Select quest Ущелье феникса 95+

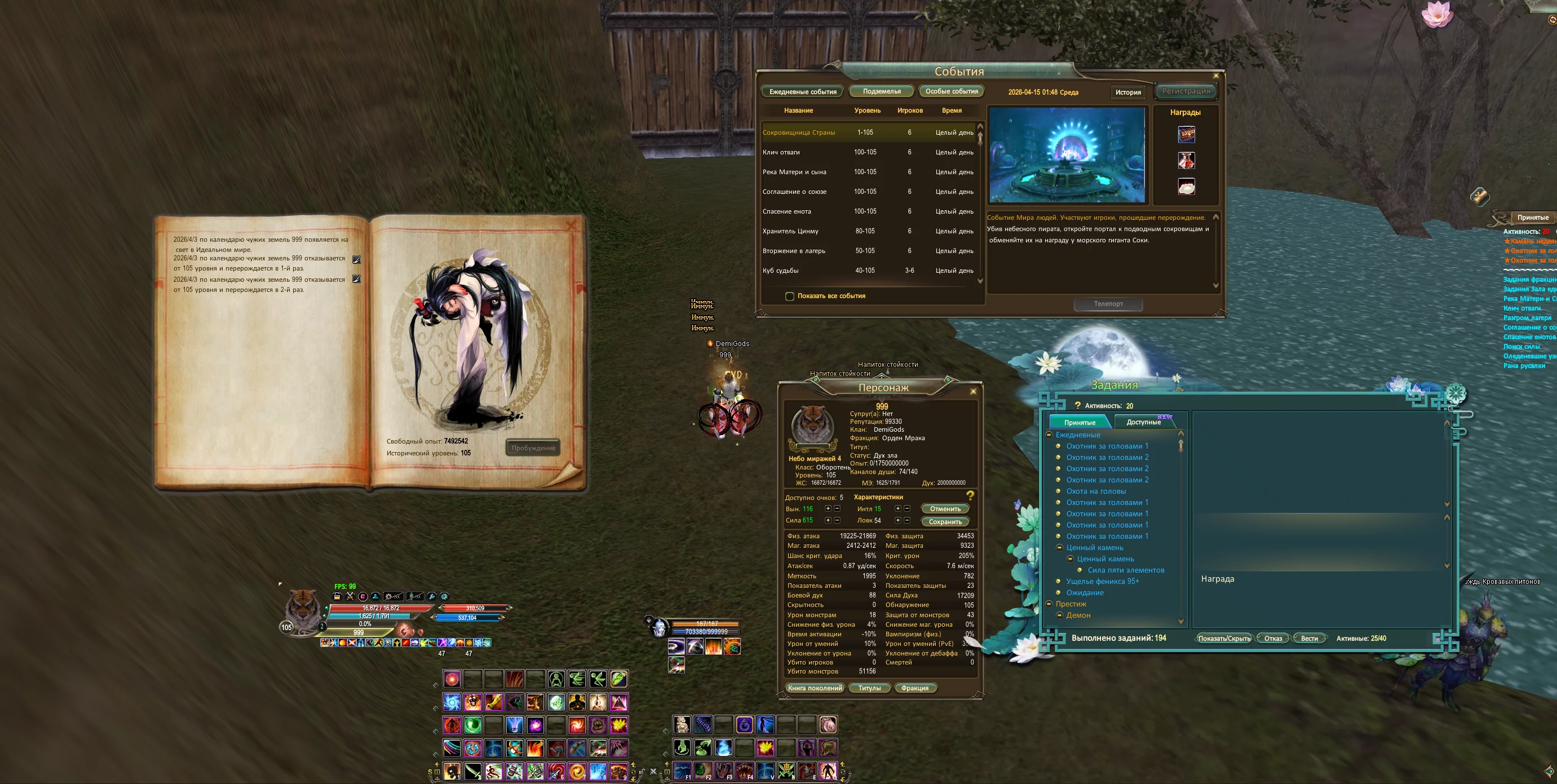pyautogui.click(x=1103, y=582)
